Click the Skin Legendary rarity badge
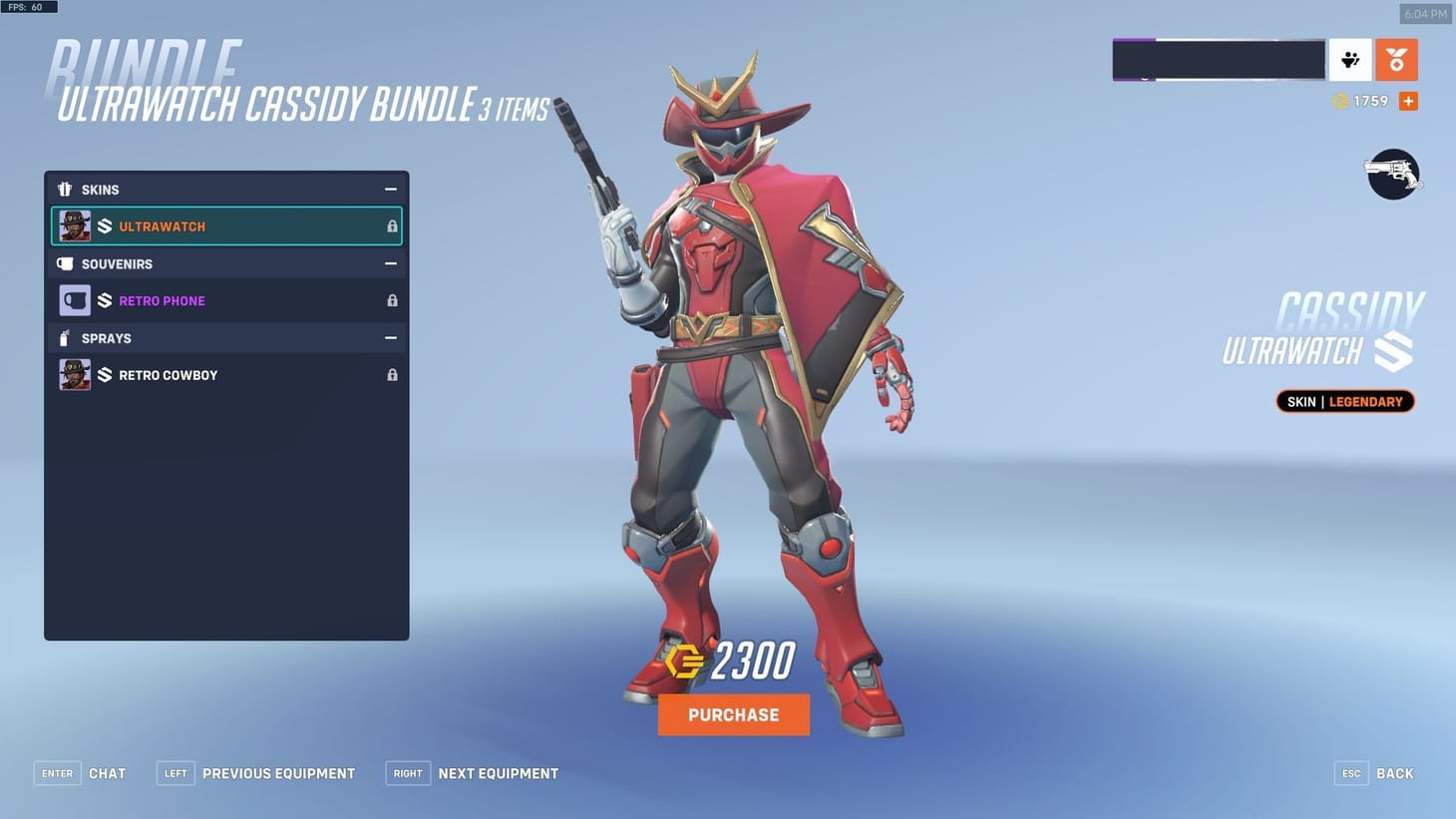This screenshot has width=1456, height=819. 1344,401
